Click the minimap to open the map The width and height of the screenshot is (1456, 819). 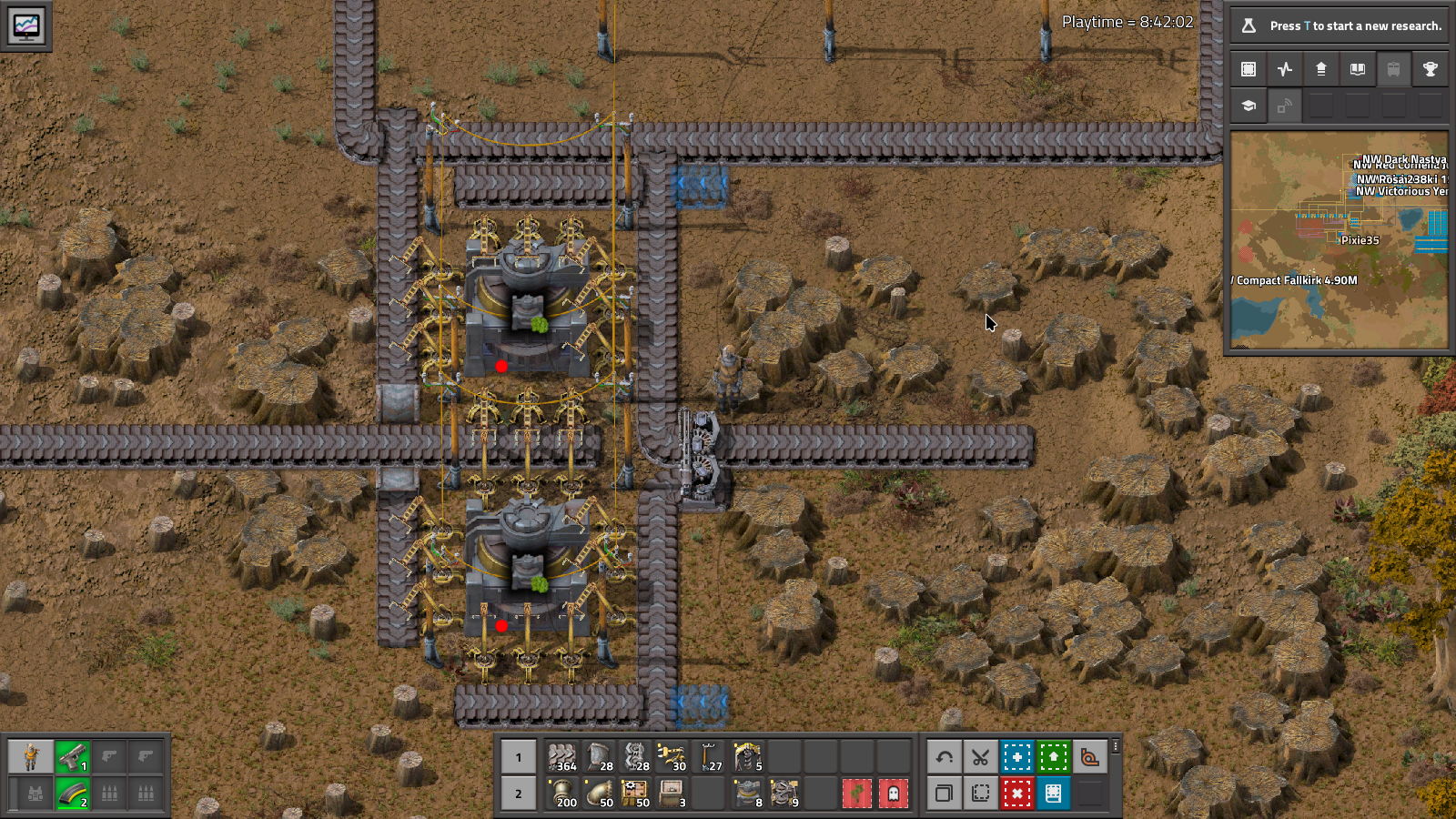pyautogui.click(x=1339, y=240)
